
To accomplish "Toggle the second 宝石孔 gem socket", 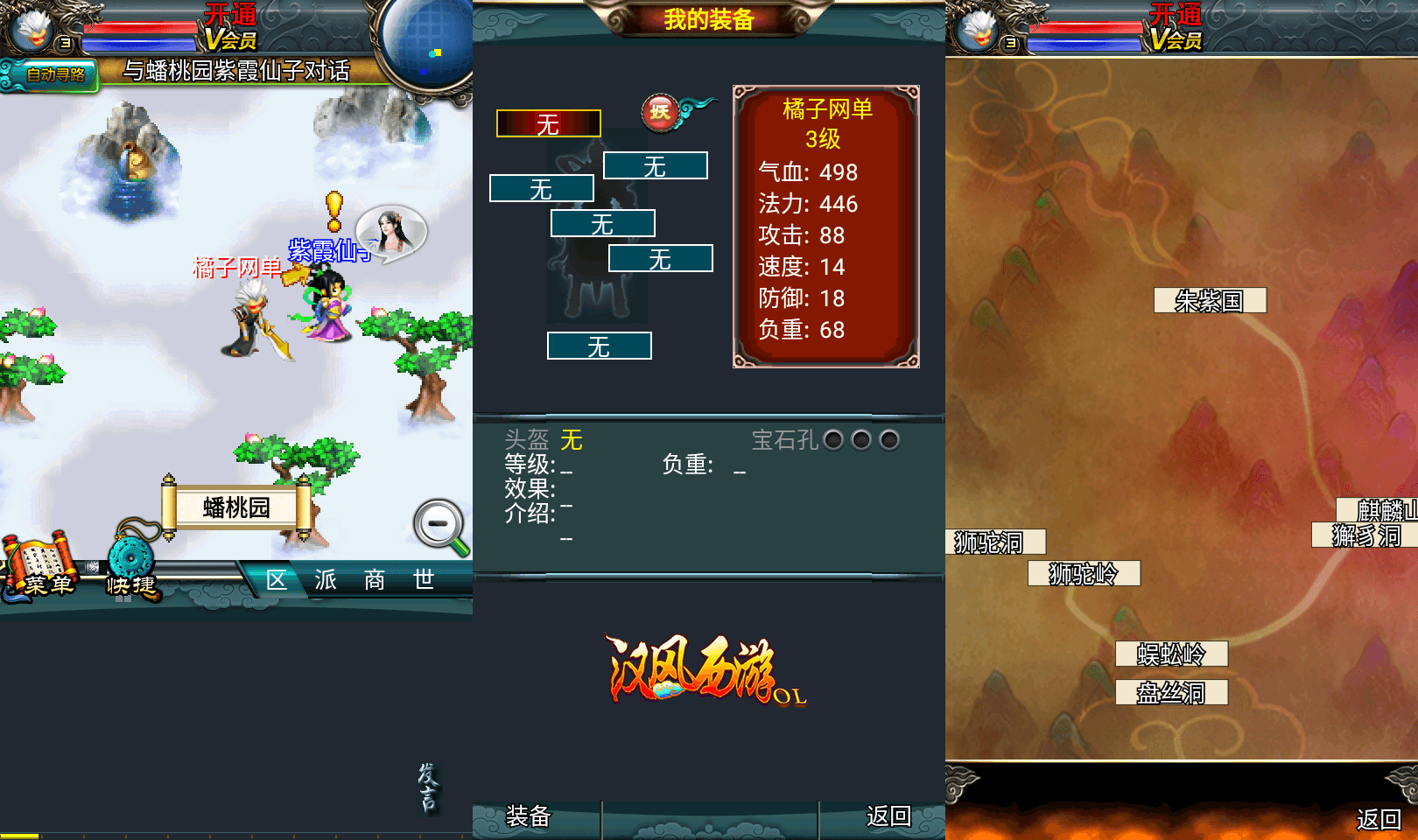I will click(x=861, y=440).
